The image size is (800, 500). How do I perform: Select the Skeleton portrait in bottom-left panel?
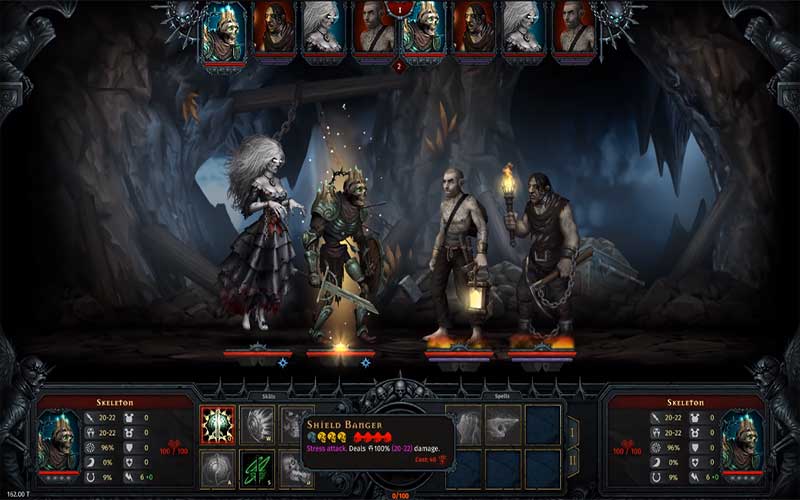click(58, 439)
